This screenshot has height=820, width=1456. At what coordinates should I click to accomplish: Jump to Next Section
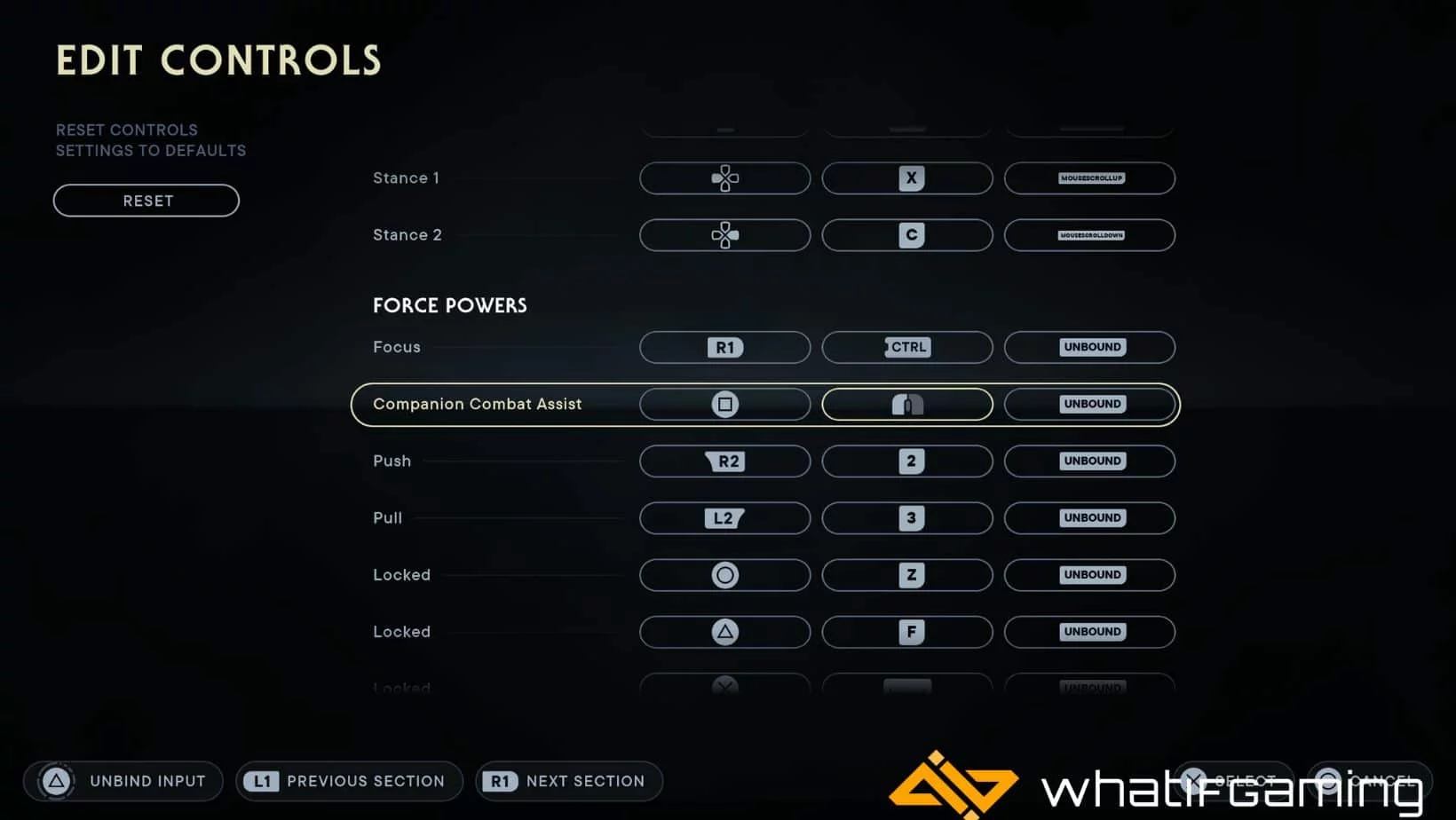pyautogui.click(x=569, y=781)
